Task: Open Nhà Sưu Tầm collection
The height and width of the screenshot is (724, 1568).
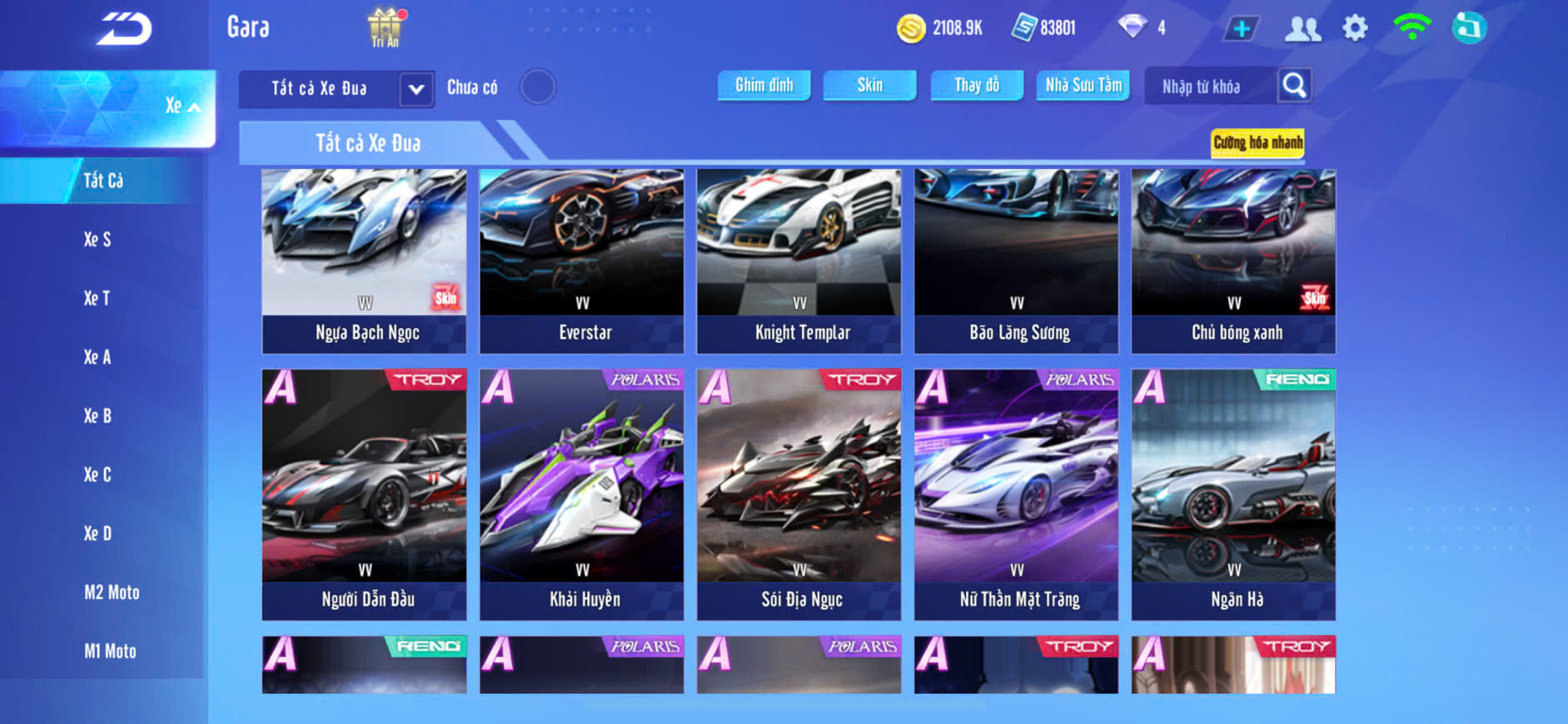Action: 1083,85
